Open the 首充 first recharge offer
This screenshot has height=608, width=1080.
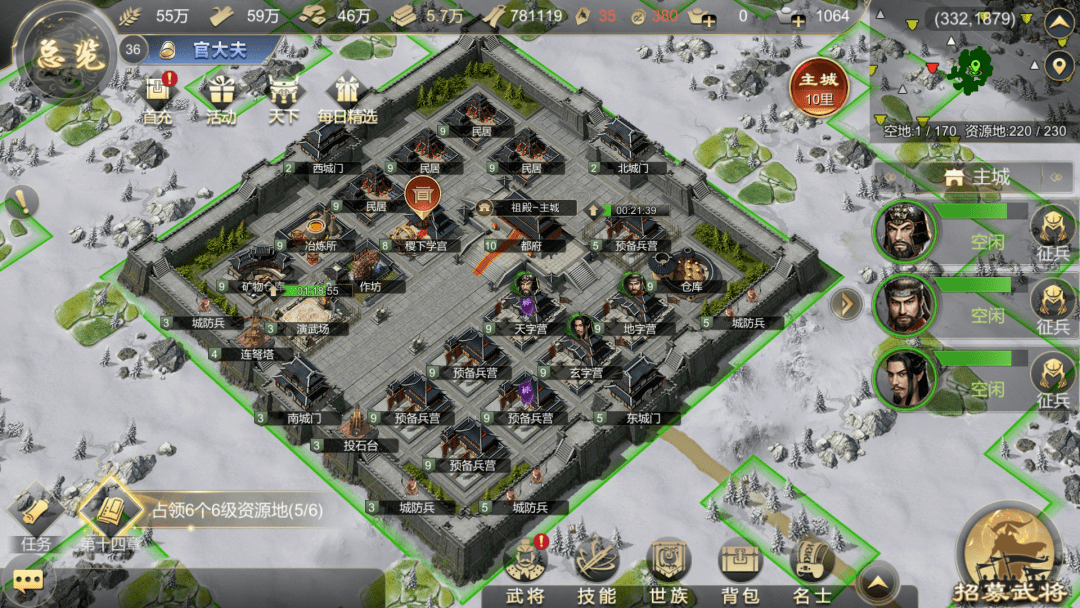click(157, 98)
